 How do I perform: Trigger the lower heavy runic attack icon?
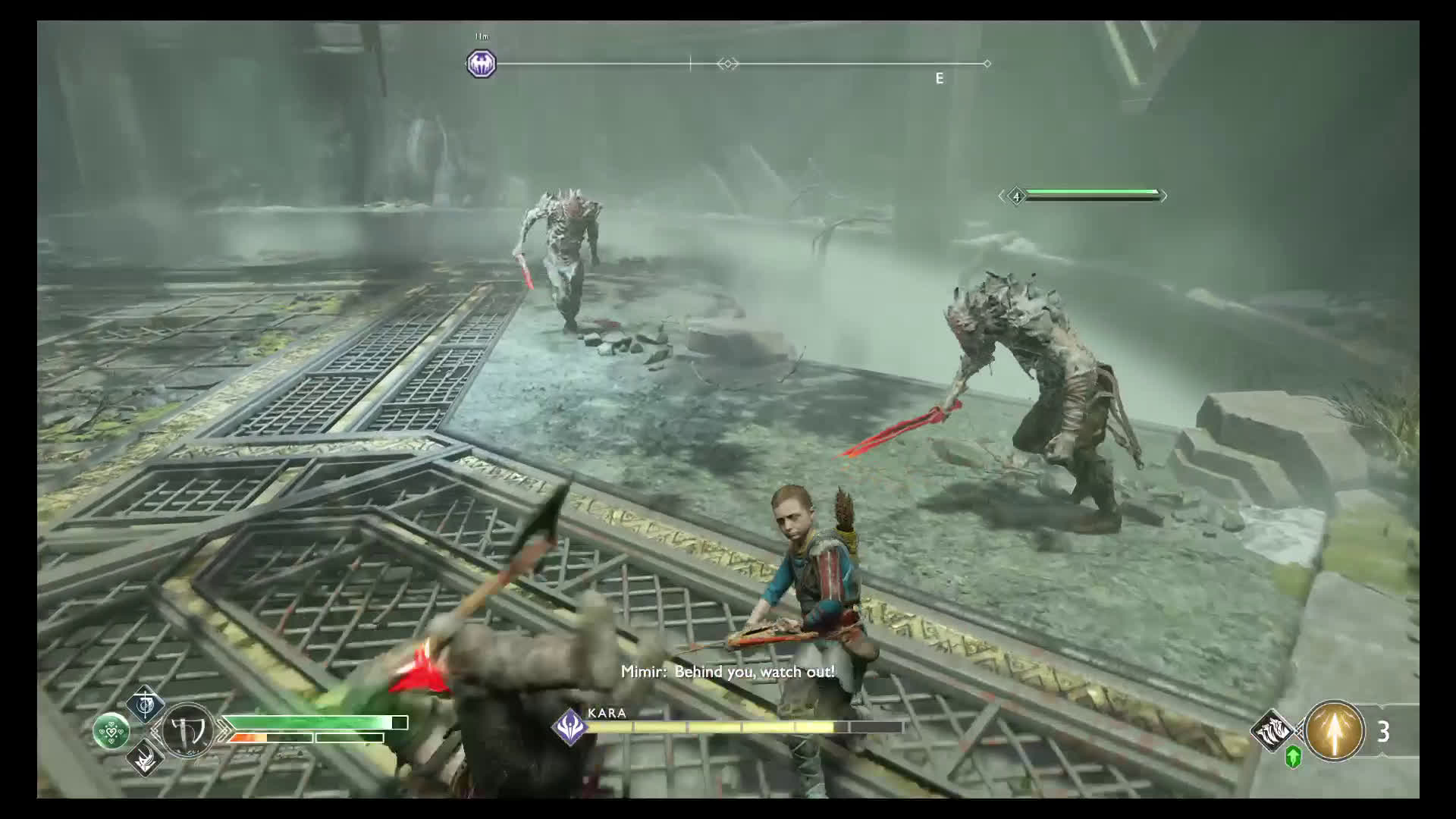pyautogui.click(x=145, y=756)
